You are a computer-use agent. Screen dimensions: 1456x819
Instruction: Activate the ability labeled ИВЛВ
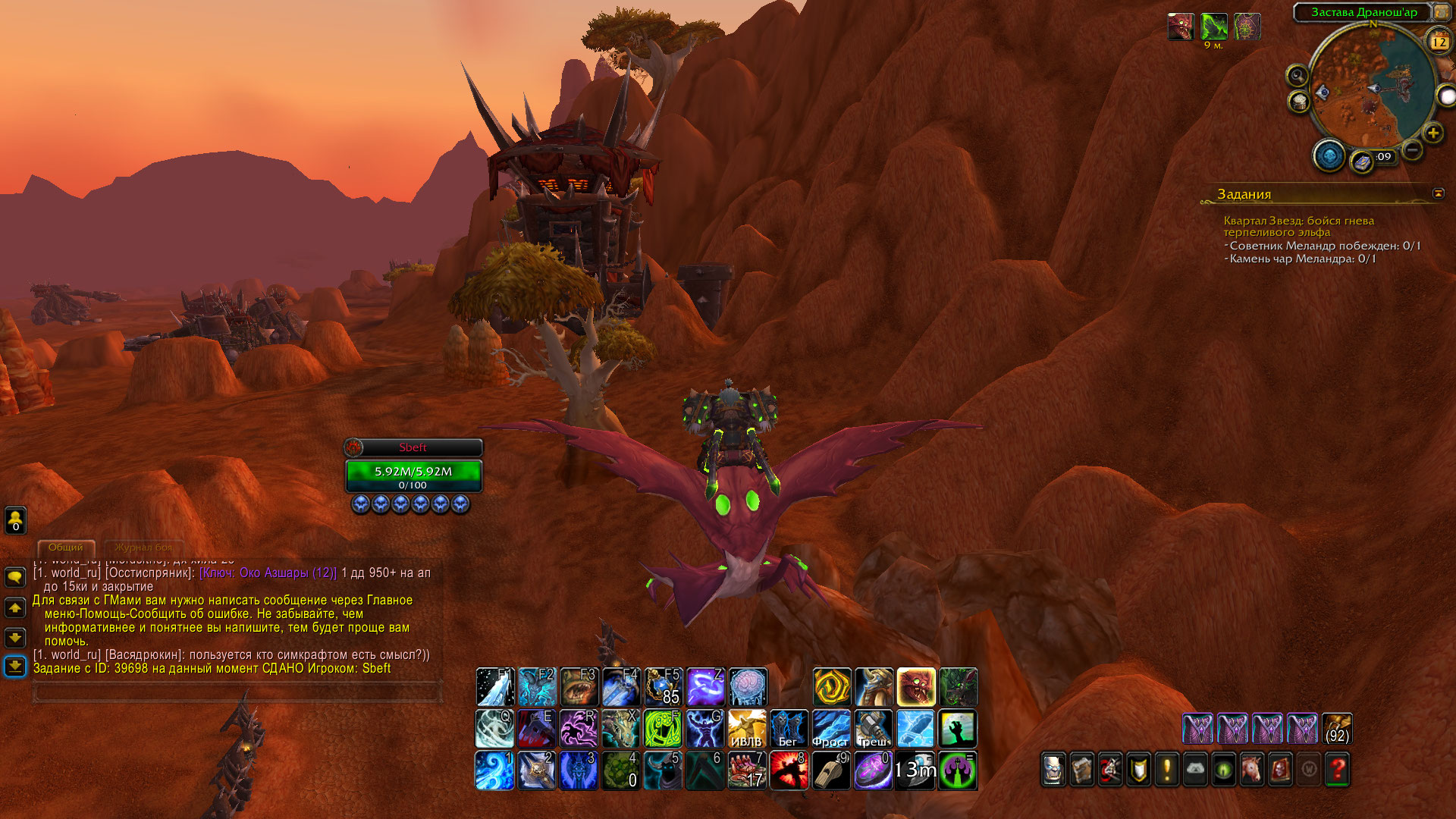(x=747, y=729)
